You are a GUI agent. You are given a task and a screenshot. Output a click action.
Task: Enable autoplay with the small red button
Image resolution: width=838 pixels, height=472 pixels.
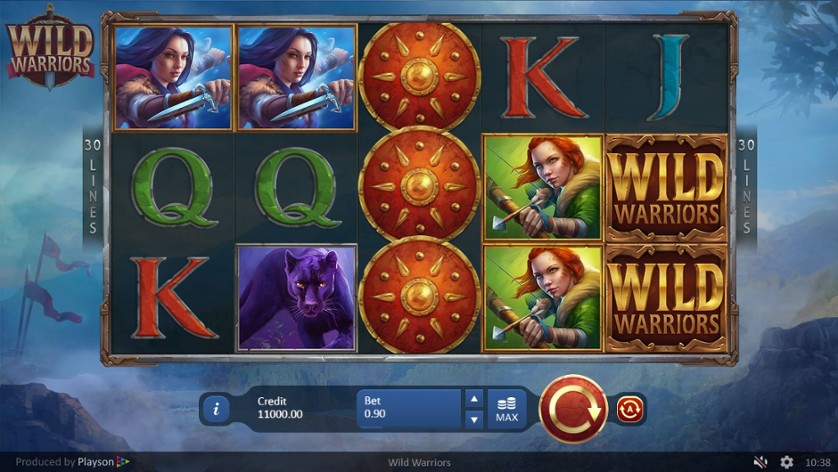coord(630,408)
